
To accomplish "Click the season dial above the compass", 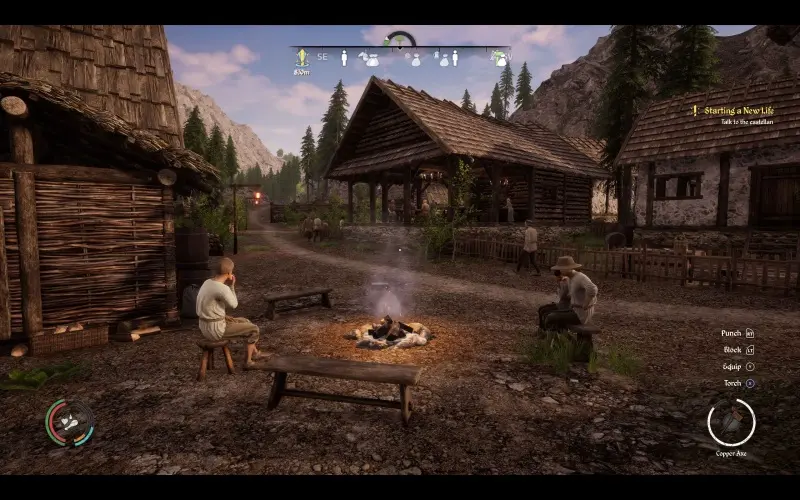I will [x=400, y=40].
